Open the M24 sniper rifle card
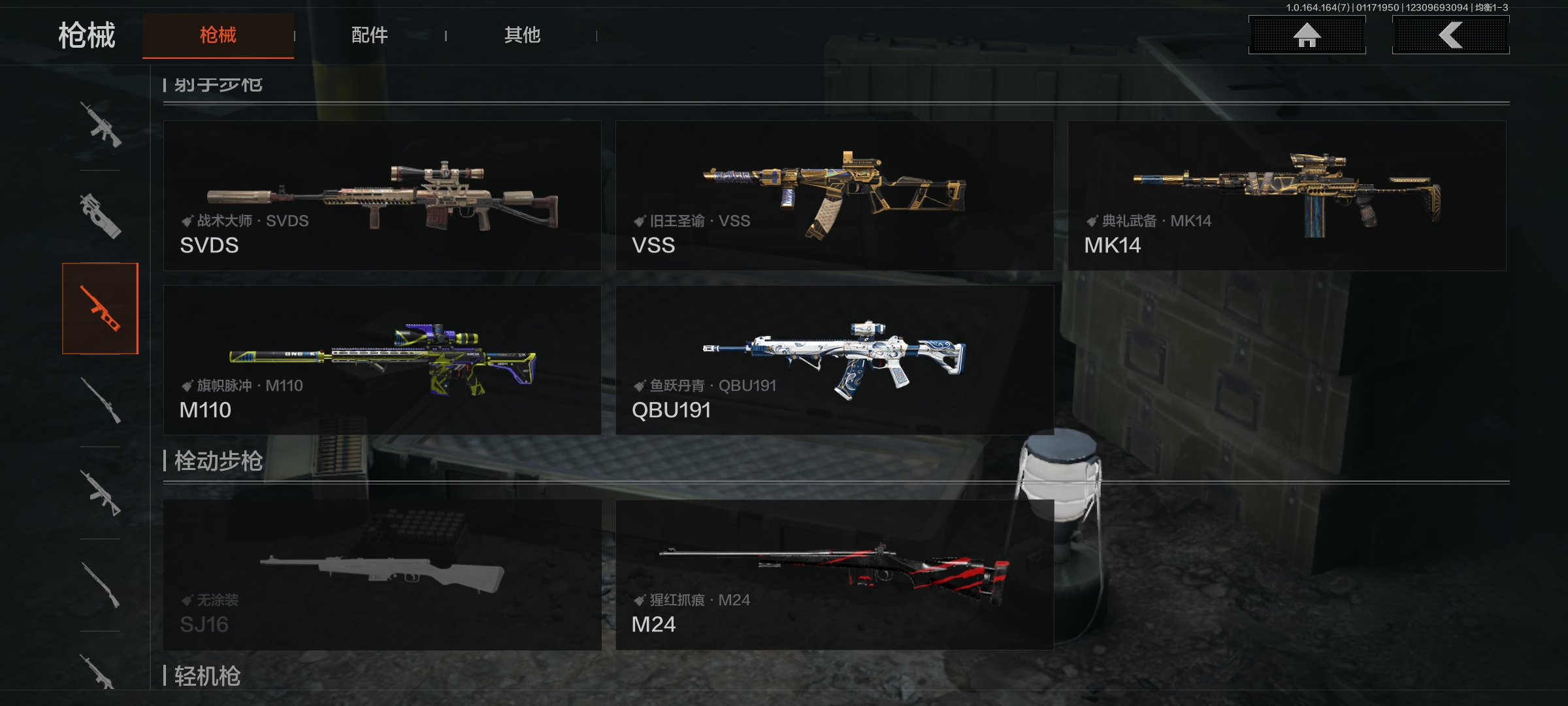Screen dimensions: 1568x706 pyautogui.click(x=834, y=575)
